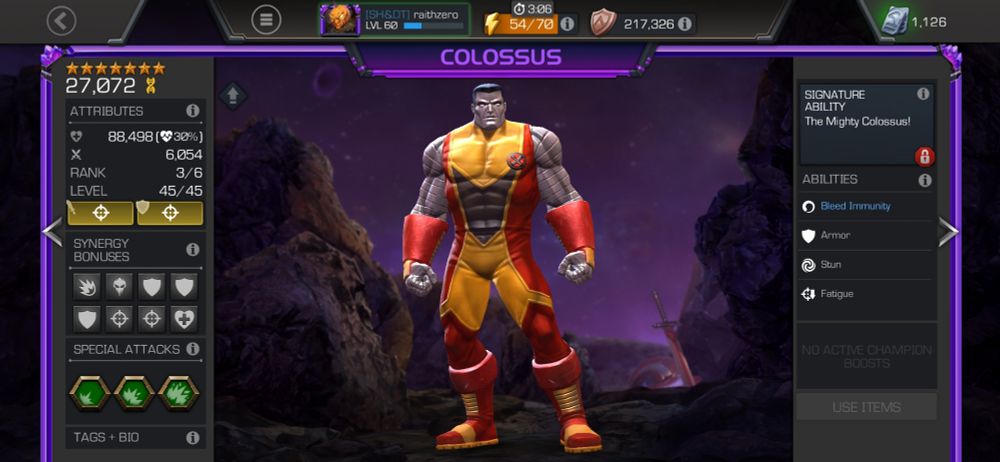Select the Bleed Immunity ability

pos(855,206)
